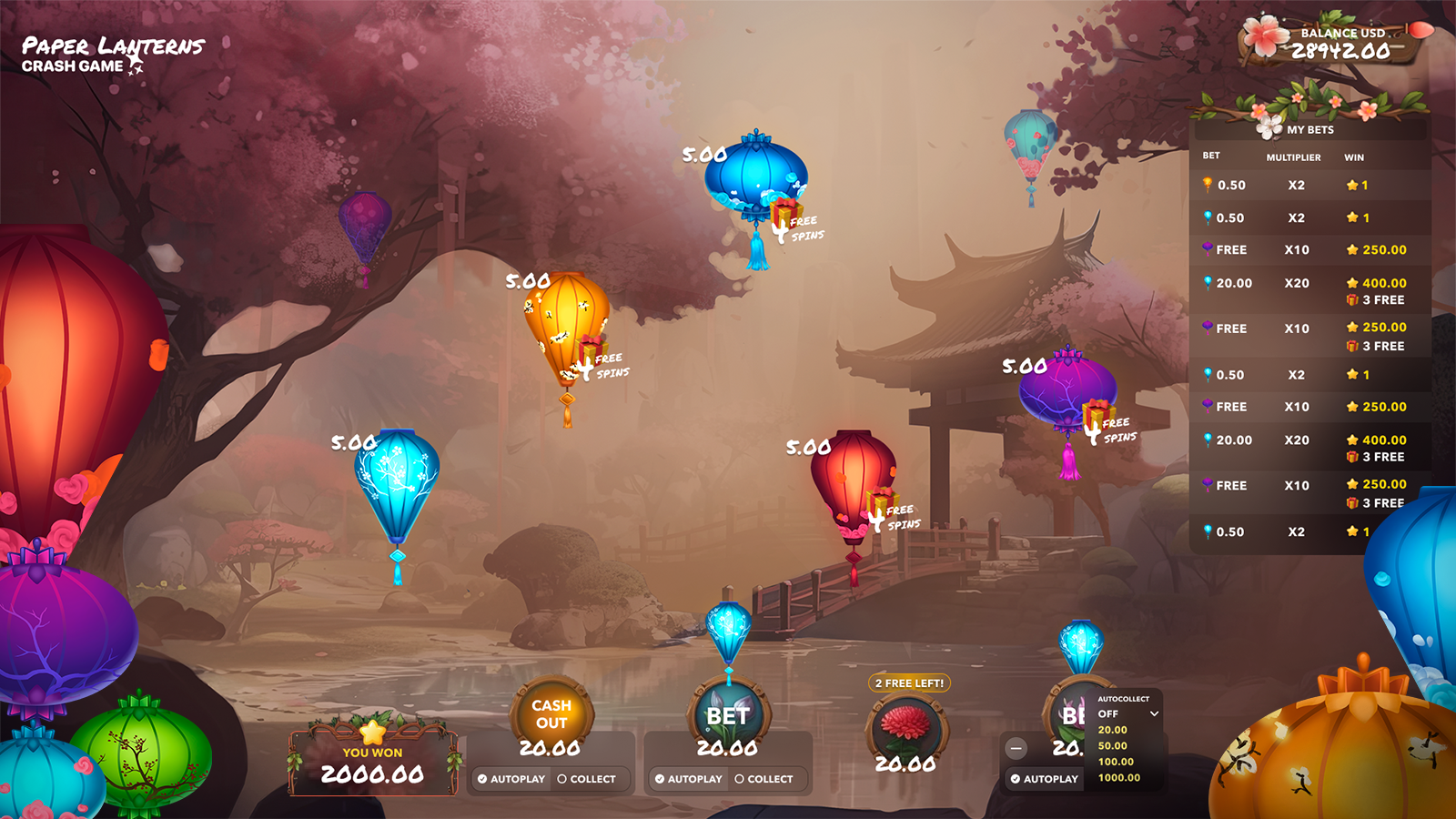Toggle Autoplay next to the minus button
Screen dimensions: 1456x819
(1044, 779)
